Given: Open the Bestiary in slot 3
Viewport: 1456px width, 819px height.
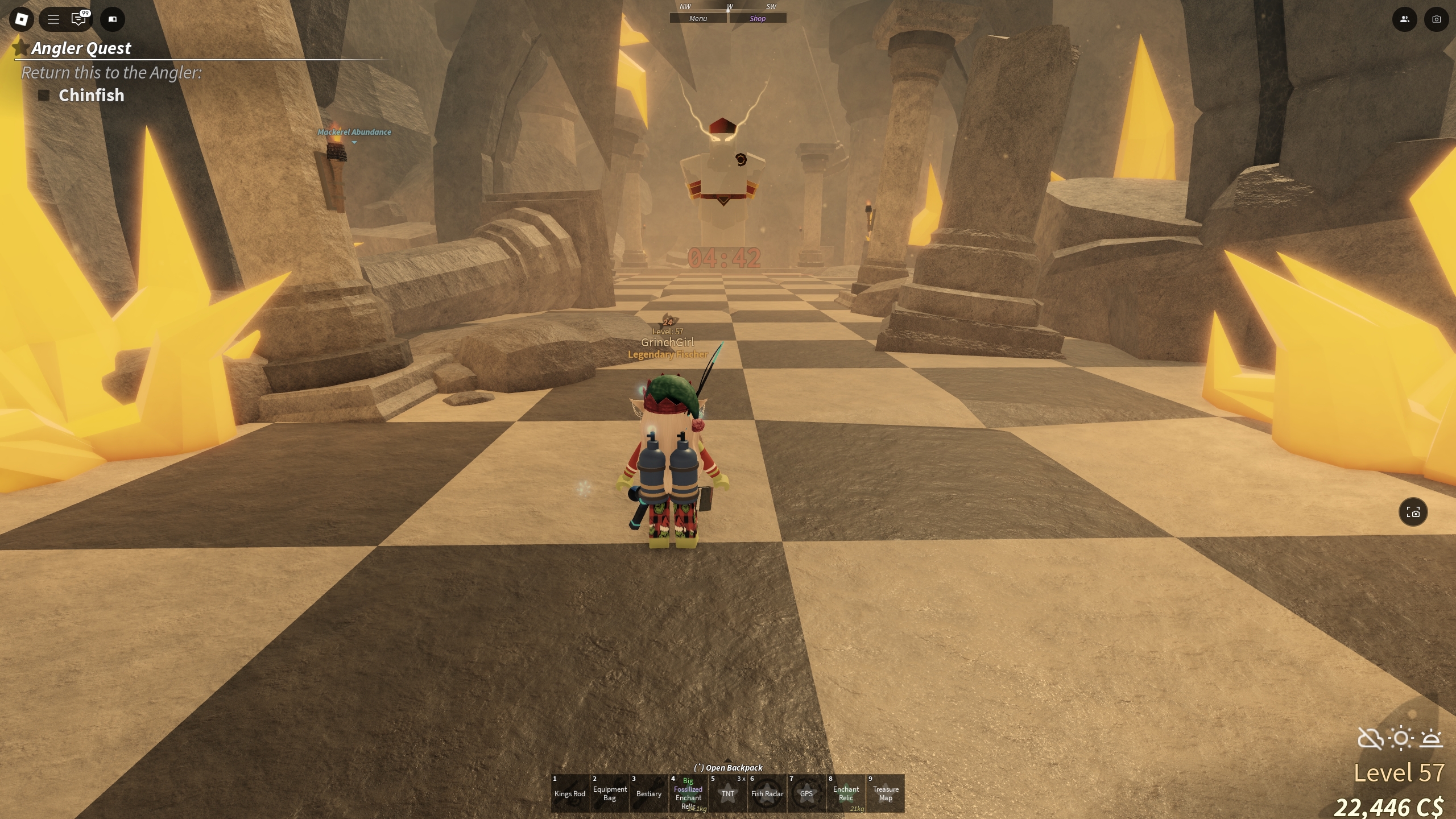Looking at the screenshot, I should pos(648,793).
